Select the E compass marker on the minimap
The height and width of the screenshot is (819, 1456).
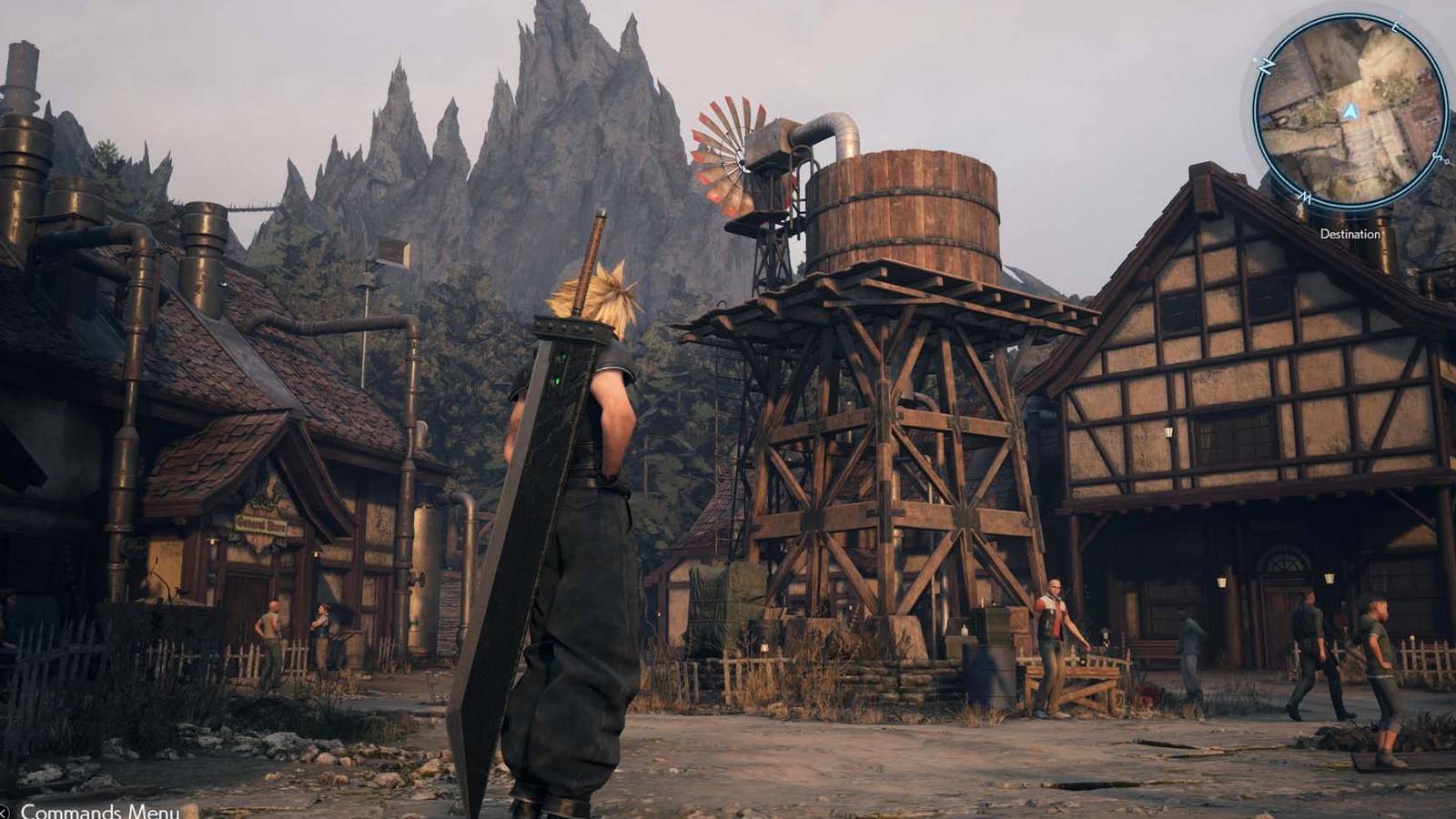coord(1395,27)
